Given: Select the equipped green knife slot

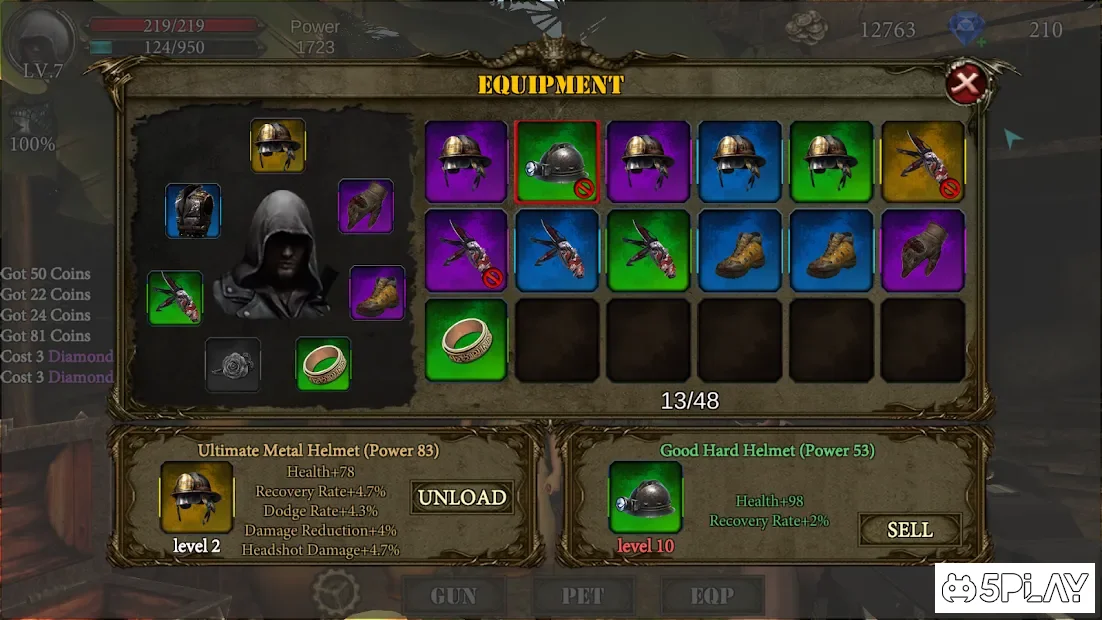Looking at the screenshot, I should pyautogui.click(x=175, y=298).
